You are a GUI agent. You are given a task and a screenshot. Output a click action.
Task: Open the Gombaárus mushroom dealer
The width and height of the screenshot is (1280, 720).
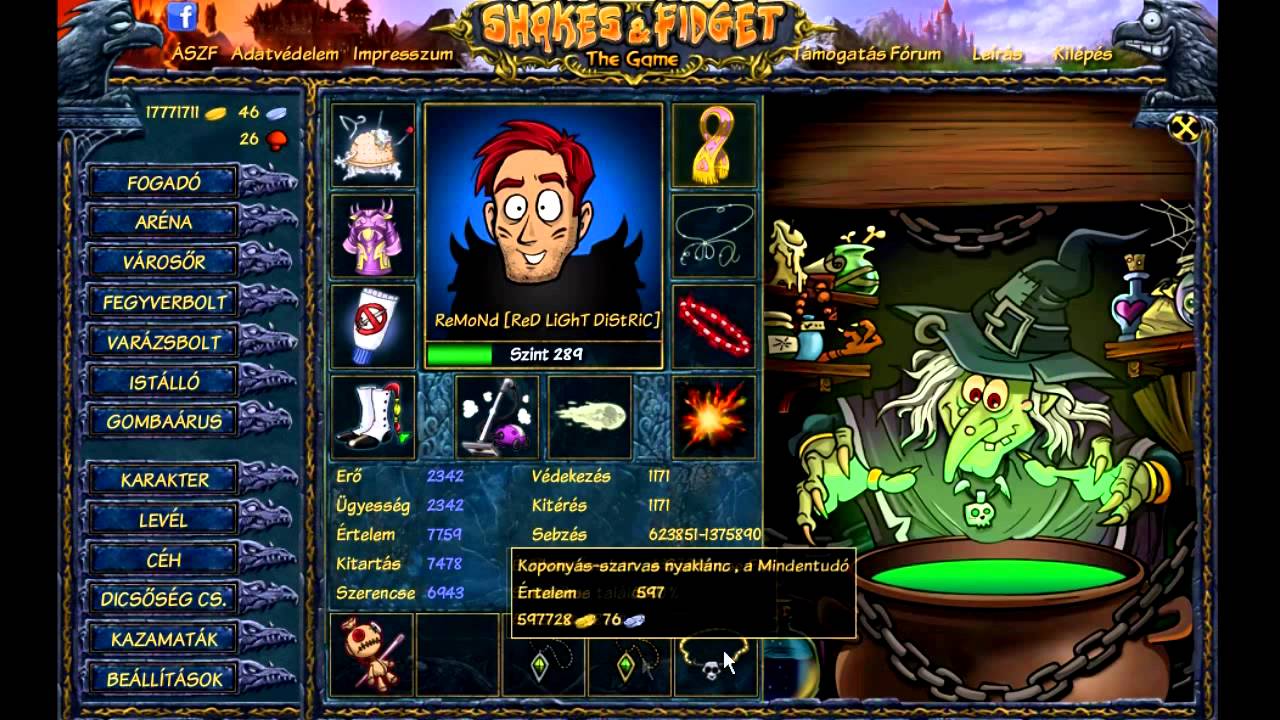[164, 421]
